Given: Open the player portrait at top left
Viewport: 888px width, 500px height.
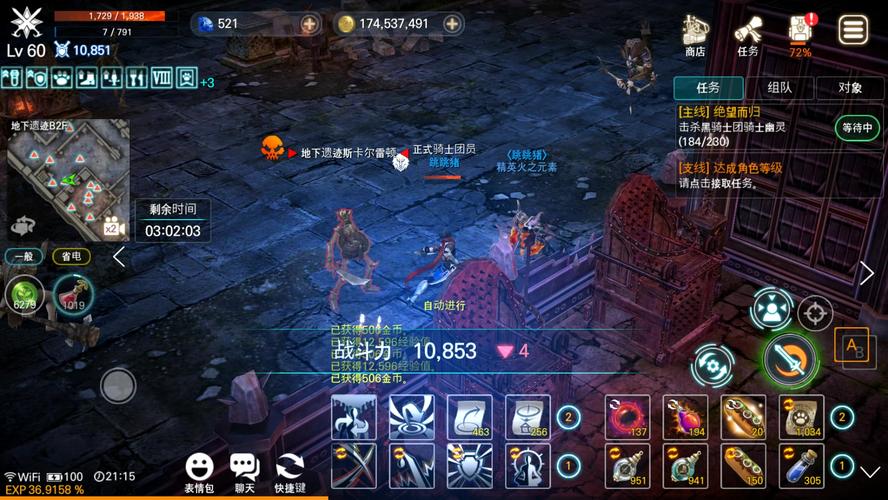Looking at the screenshot, I should [x=27, y=21].
